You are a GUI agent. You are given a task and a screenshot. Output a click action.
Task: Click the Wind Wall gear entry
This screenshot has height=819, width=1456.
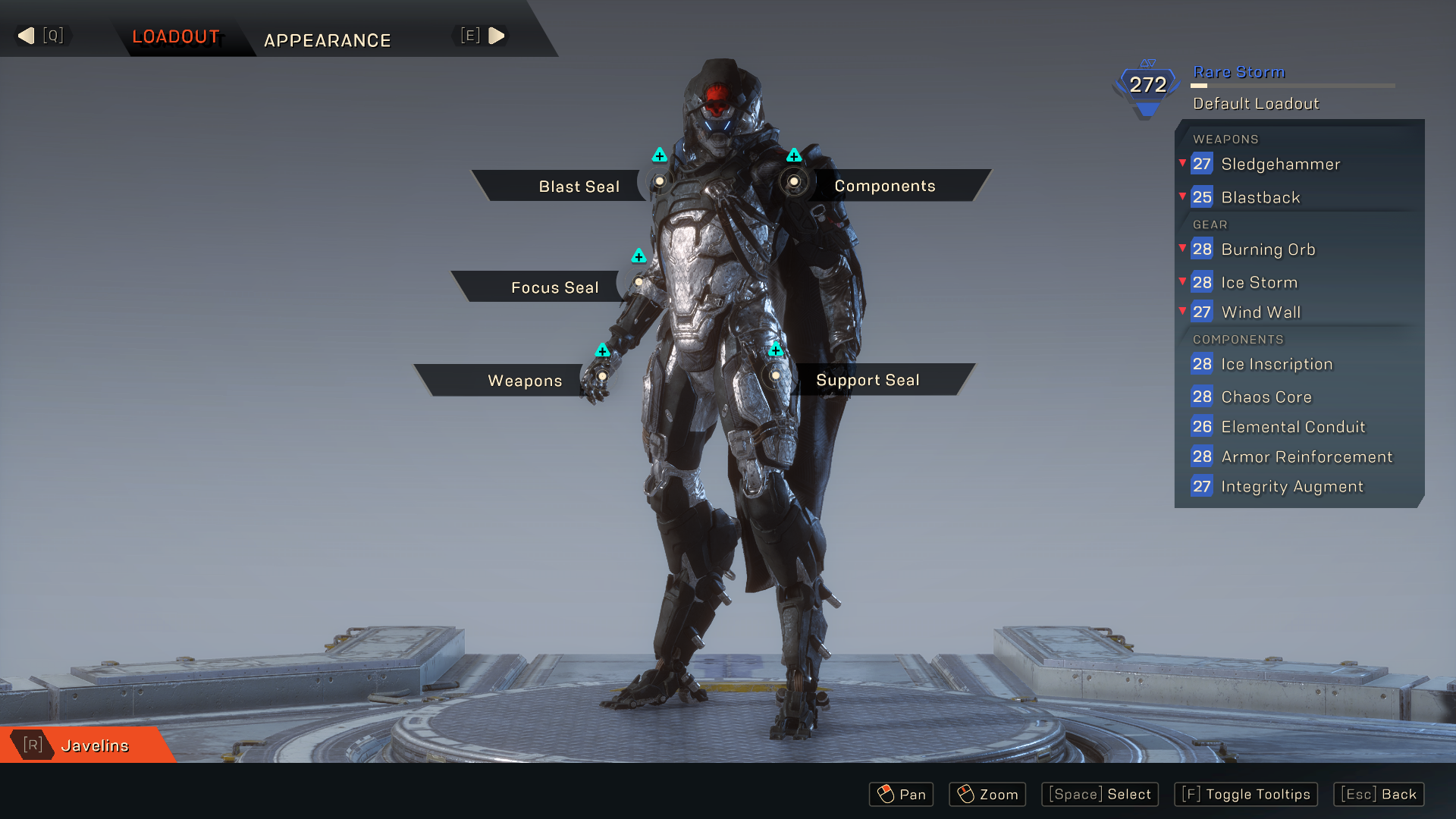coord(1260,312)
